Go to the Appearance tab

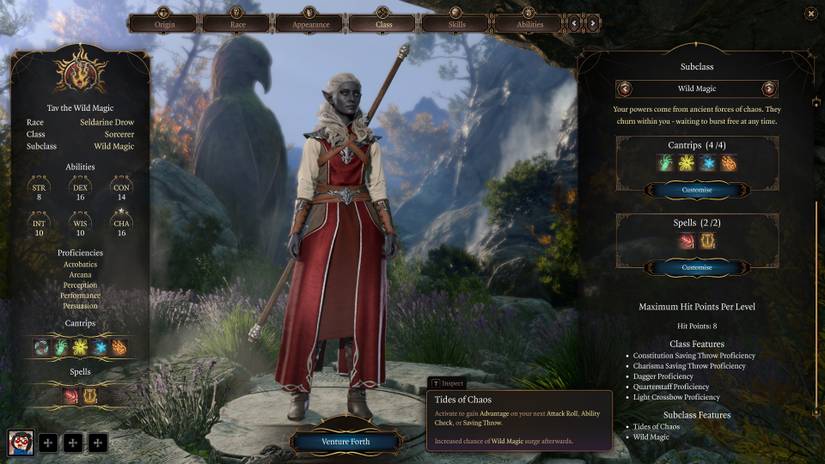[309, 23]
